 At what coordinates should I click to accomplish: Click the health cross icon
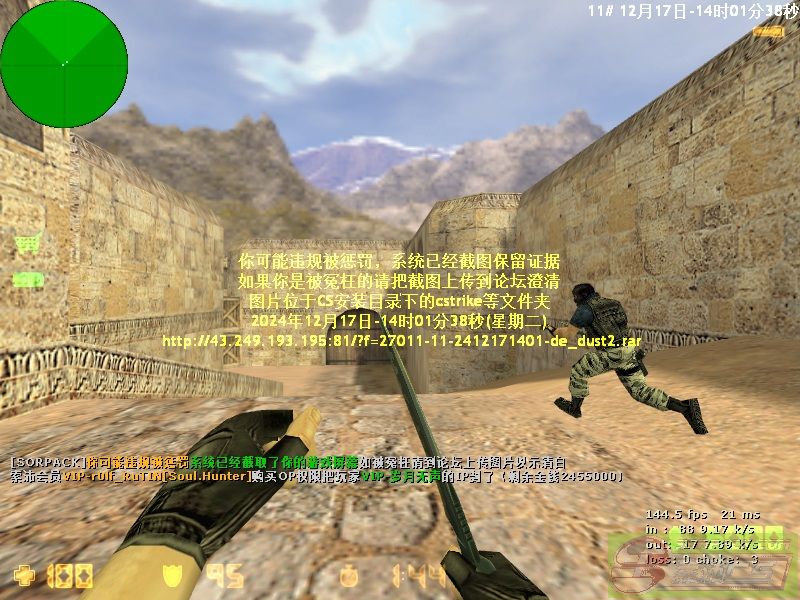click(23, 575)
